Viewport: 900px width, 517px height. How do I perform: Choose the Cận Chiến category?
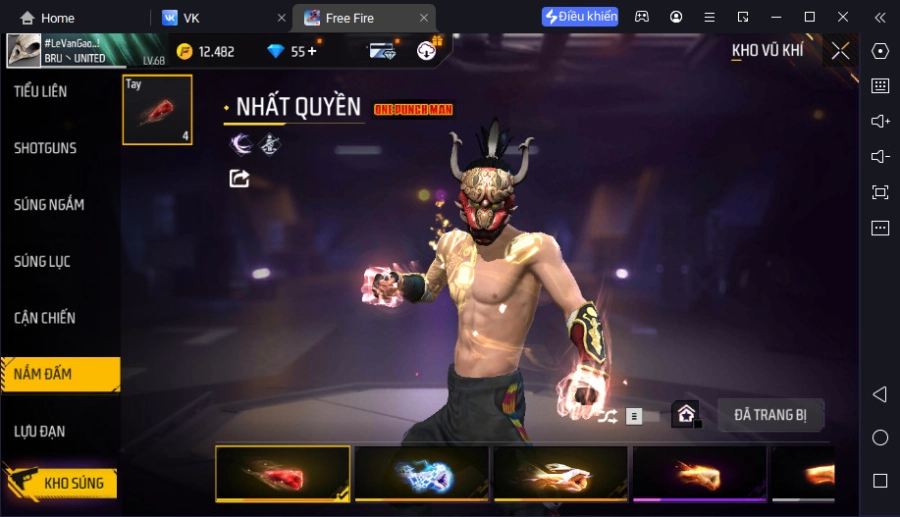click(x=45, y=318)
